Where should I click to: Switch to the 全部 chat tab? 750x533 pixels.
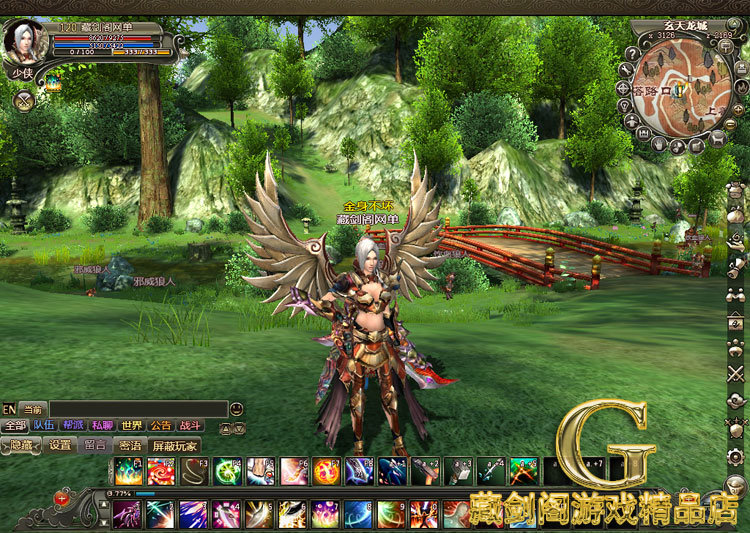pyautogui.click(x=15, y=426)
